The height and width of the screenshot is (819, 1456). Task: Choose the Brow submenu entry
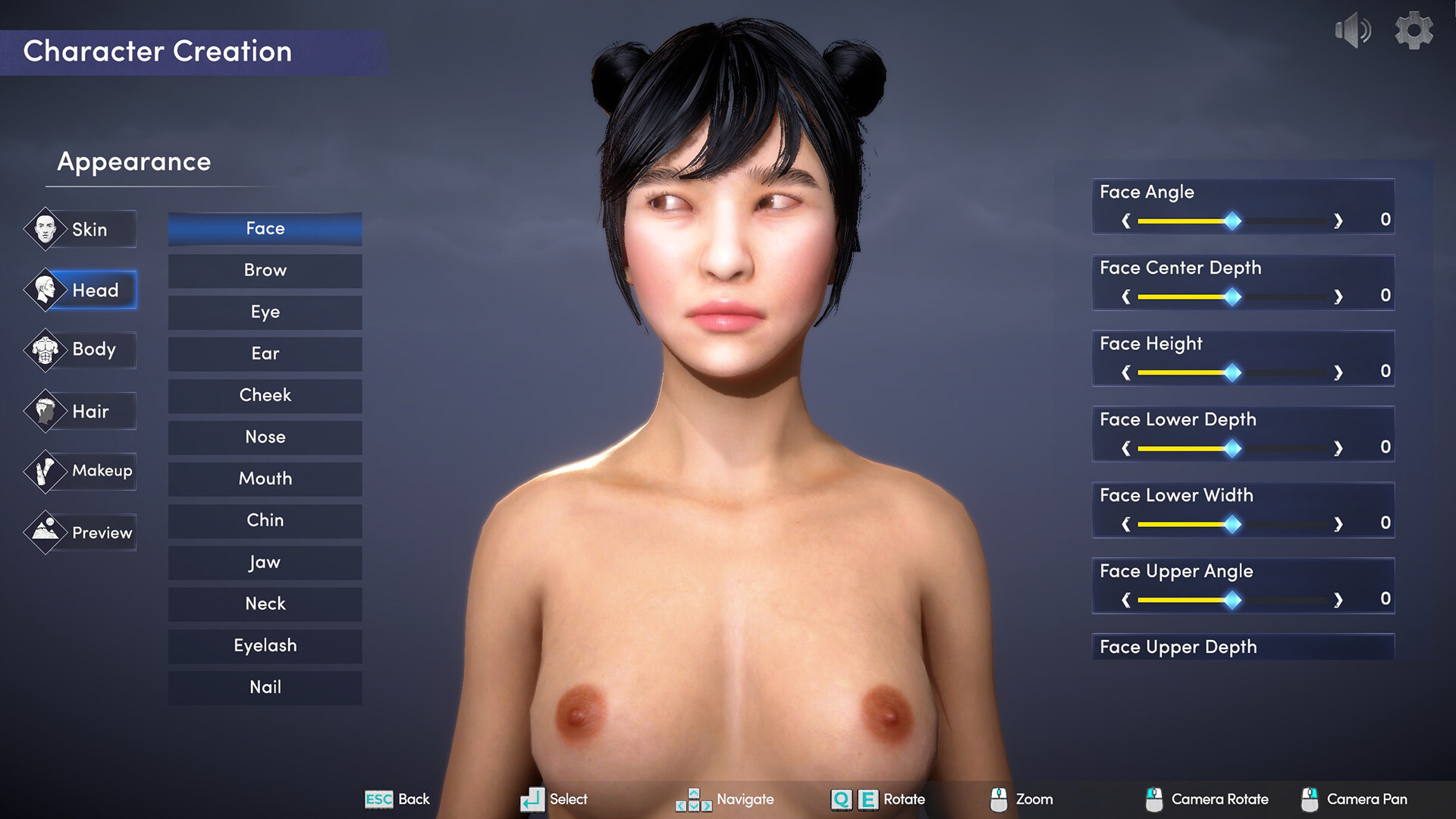point(265,271)
